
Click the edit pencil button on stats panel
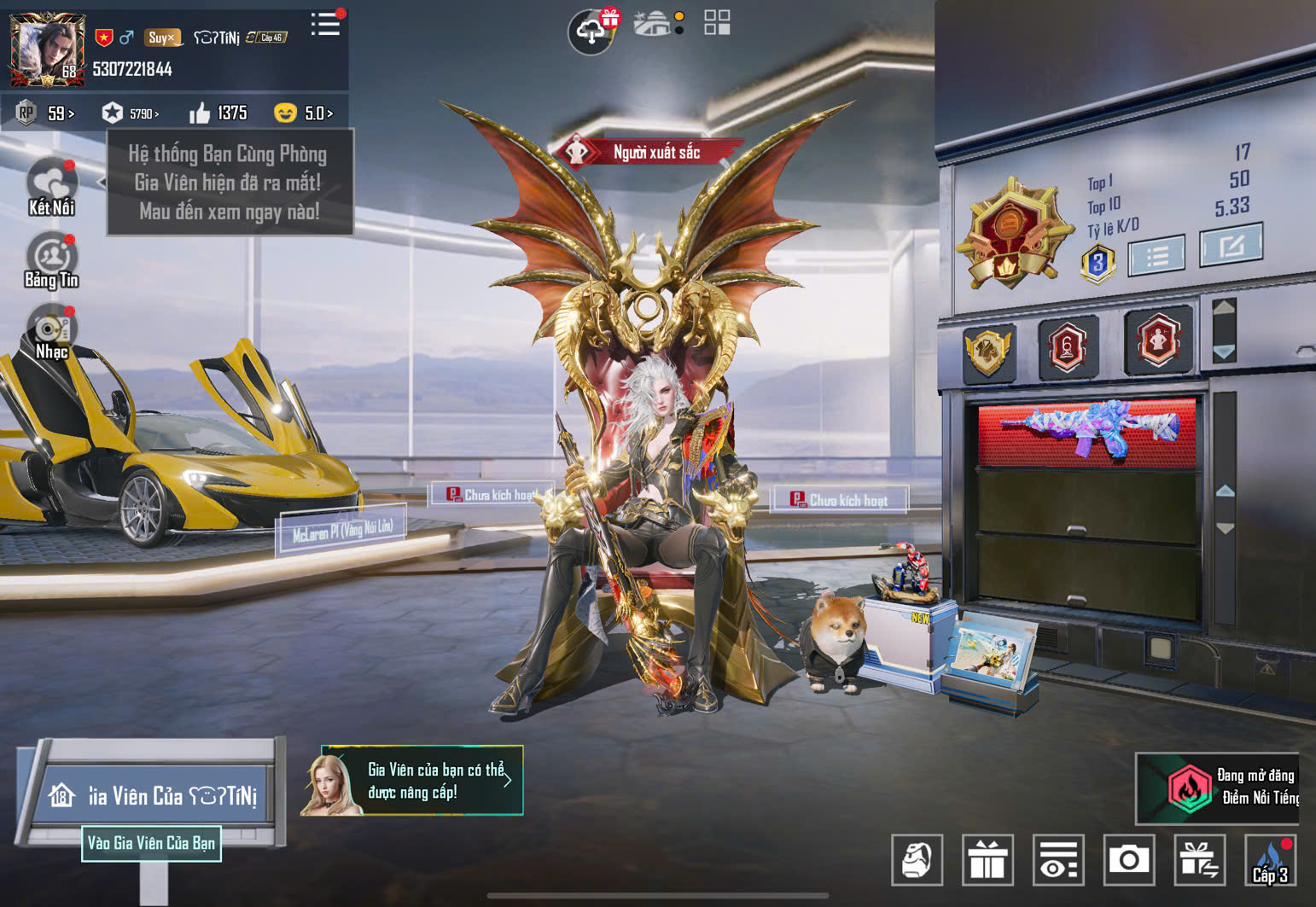coord(1230,246)
